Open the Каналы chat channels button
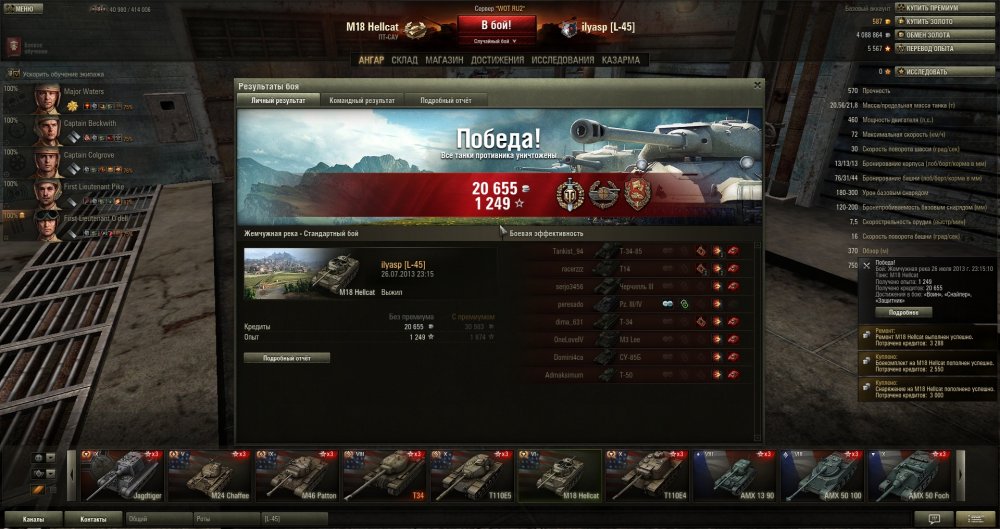The height and width of the screenshot is (529, 1000). [33, 520]
